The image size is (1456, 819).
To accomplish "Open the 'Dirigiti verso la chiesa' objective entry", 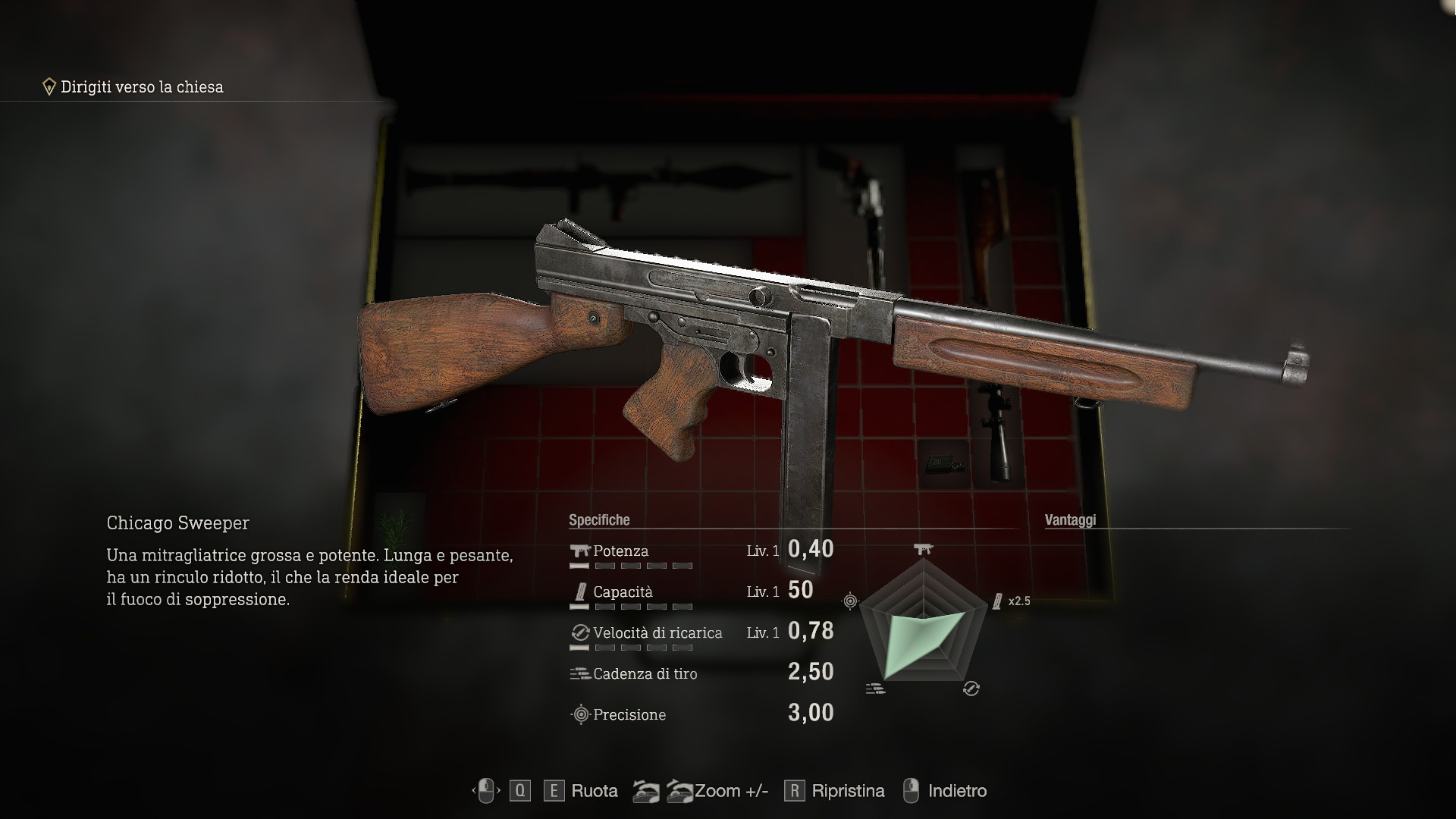I will (140, 87).
